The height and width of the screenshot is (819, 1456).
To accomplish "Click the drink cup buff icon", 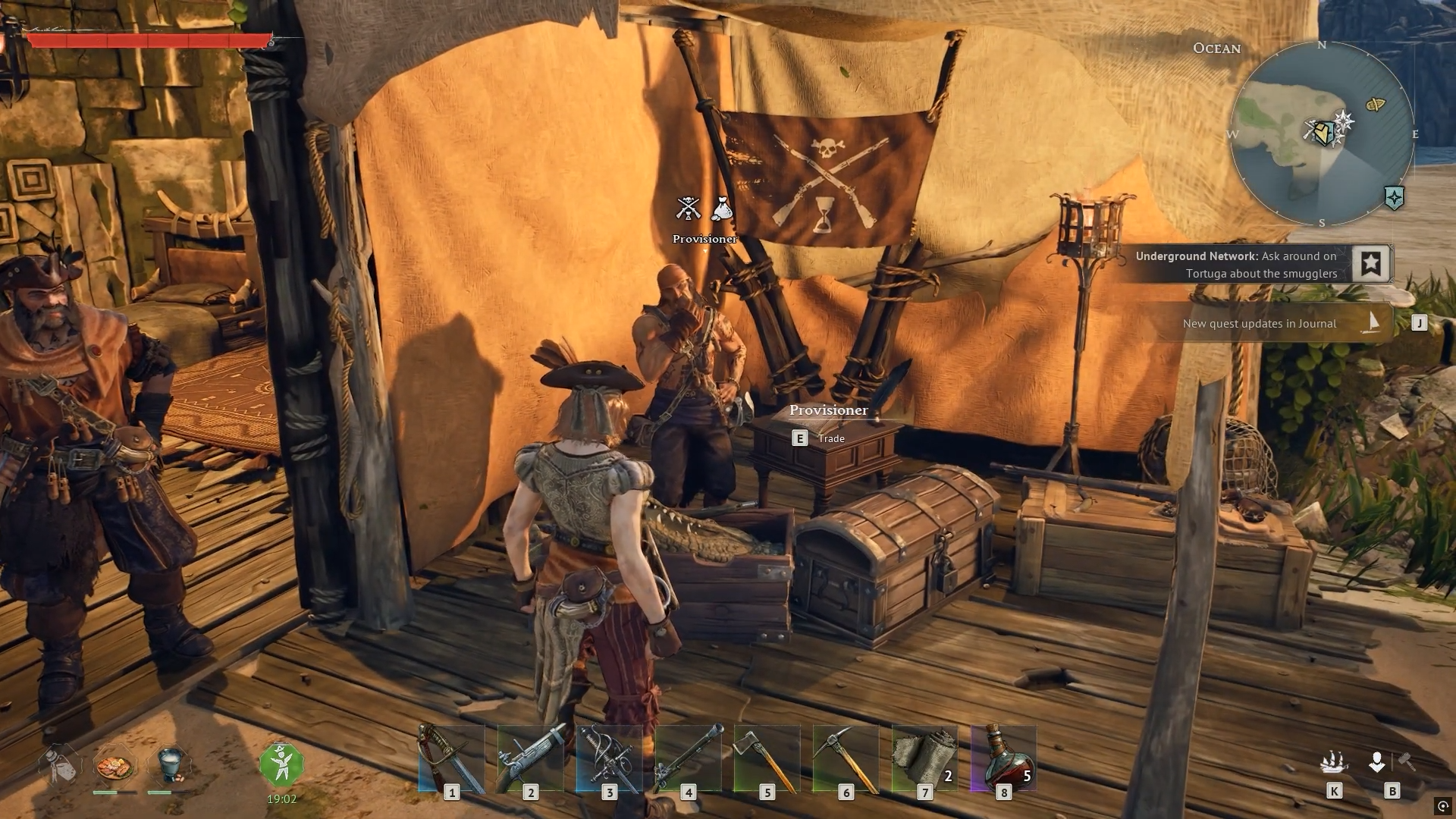I will [x=170, y=764].
